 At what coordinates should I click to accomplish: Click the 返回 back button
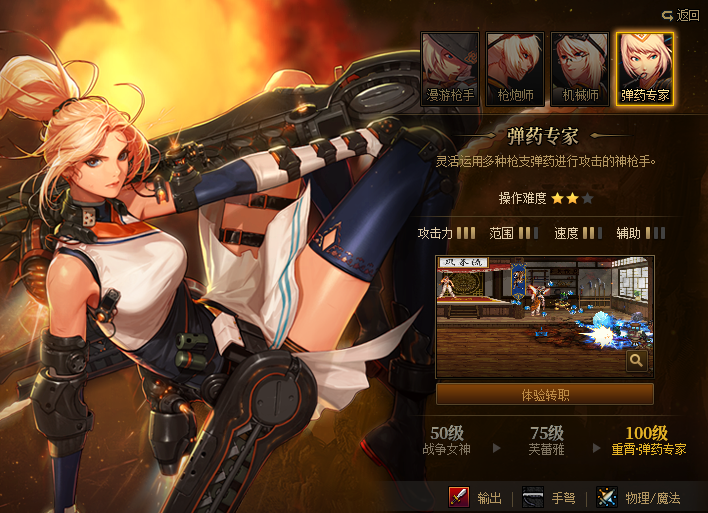click(x=680, y=15)
